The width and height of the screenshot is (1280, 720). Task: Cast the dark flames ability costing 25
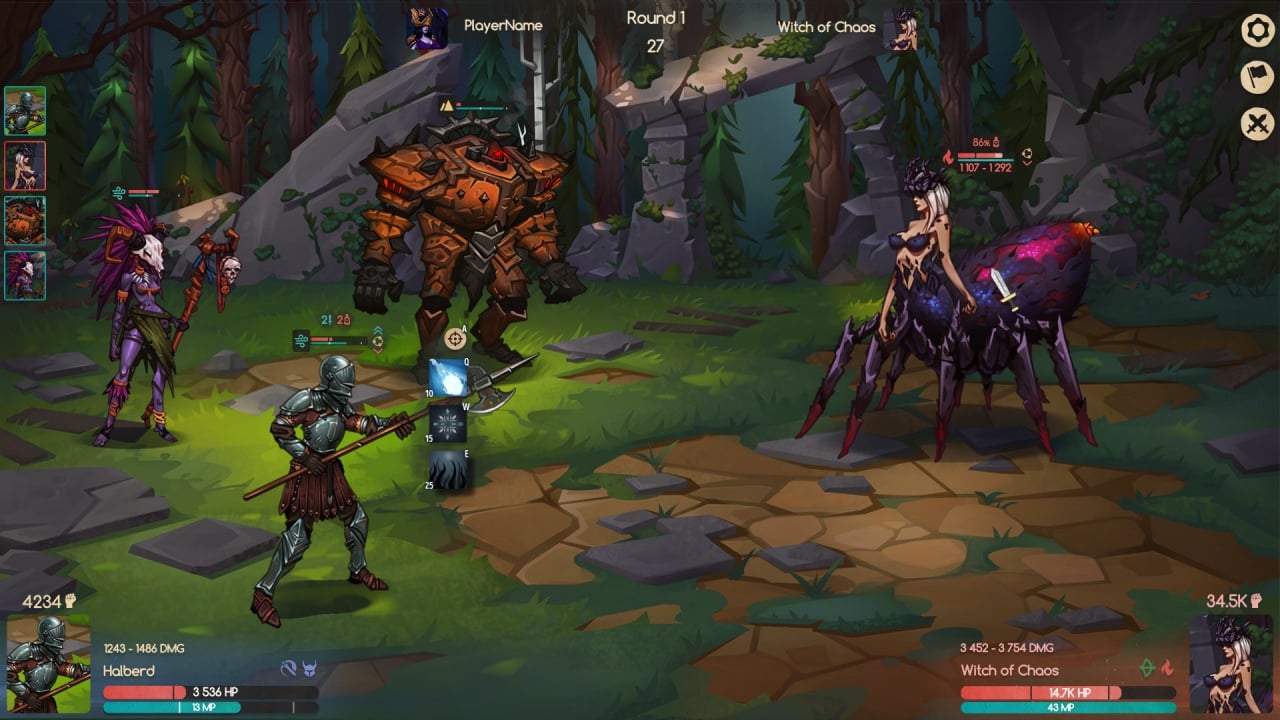click(449, 470)
